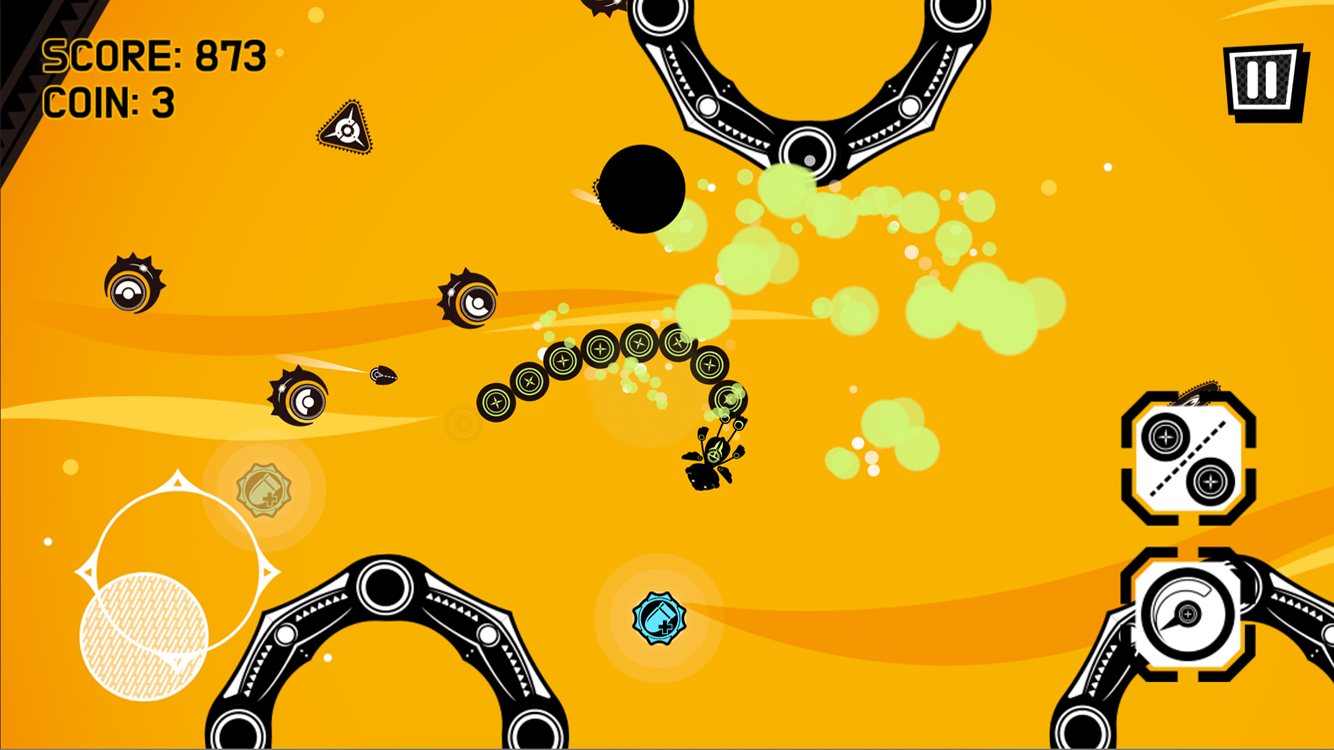Click the first coin in the coin chain
The height and width of the screenshot is (750, 1334).
click(x=494, y=404)
